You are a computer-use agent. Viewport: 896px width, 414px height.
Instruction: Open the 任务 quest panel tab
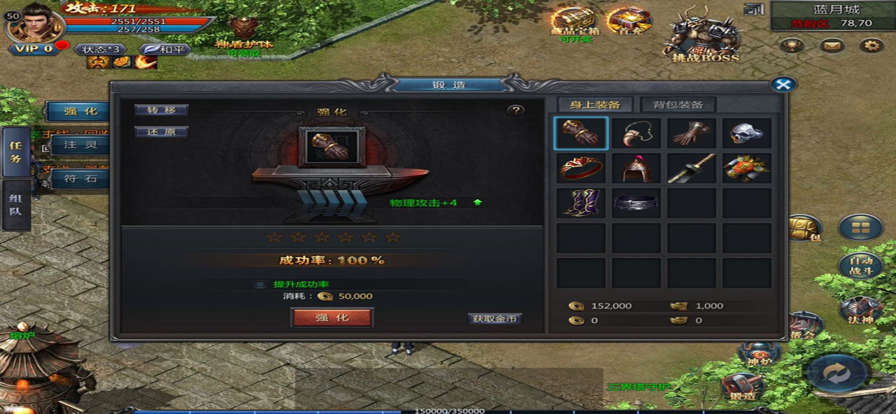[x=15, y=151]
